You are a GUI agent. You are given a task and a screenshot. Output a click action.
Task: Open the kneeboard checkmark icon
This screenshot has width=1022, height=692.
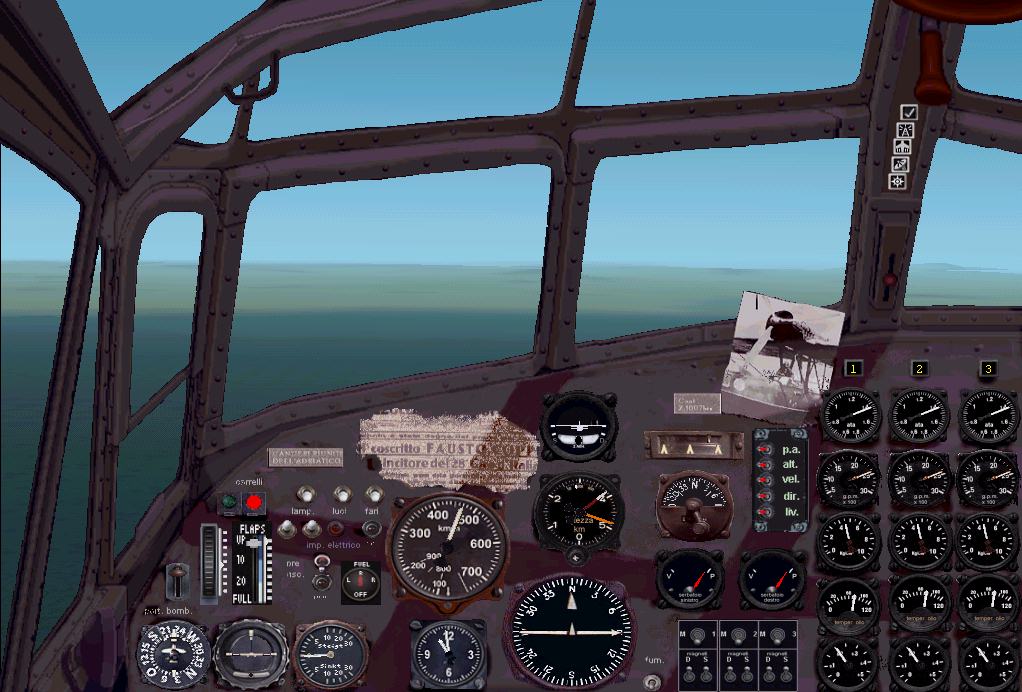[908, 113]
